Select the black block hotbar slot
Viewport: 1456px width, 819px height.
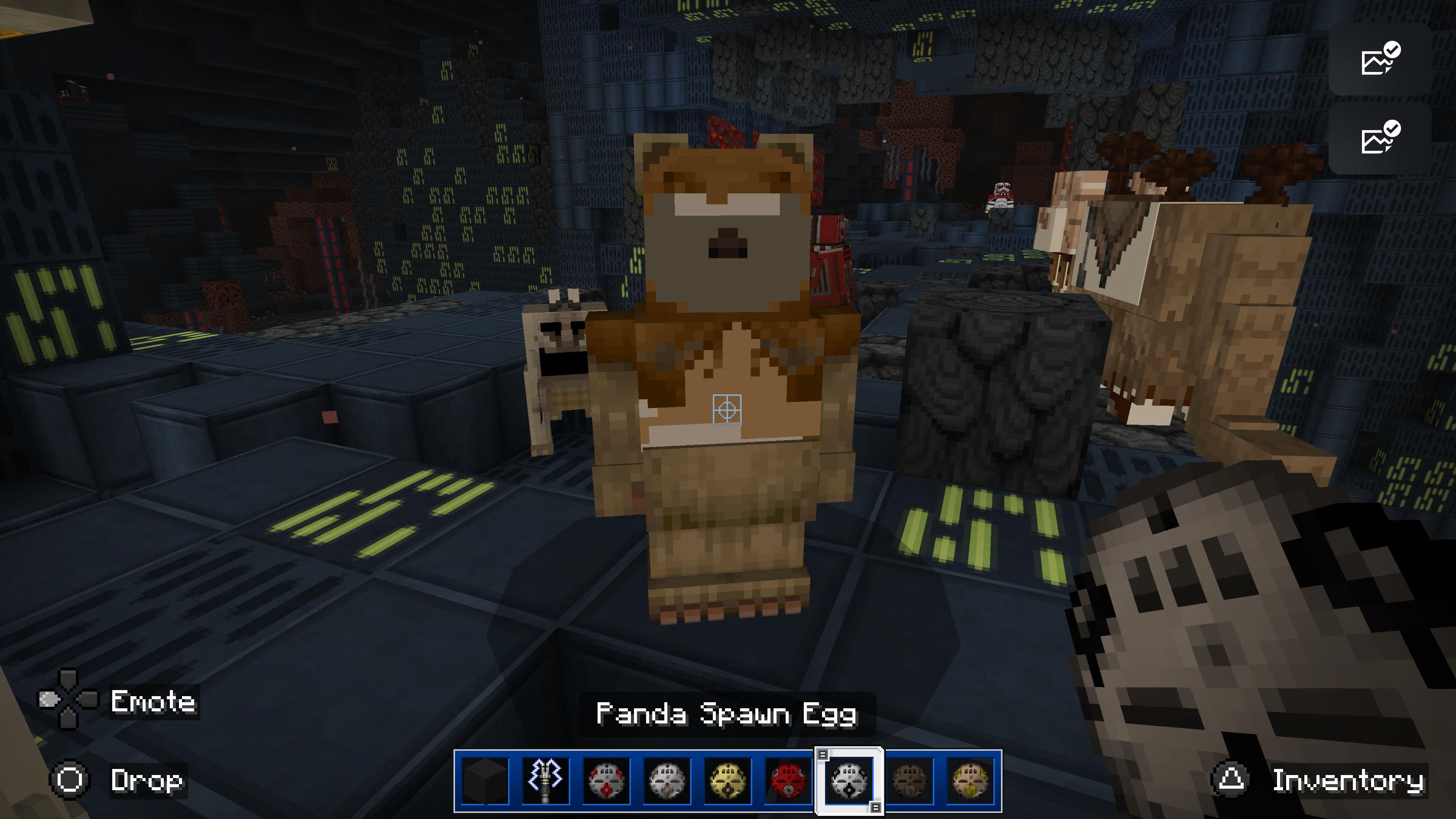(485, 781)
